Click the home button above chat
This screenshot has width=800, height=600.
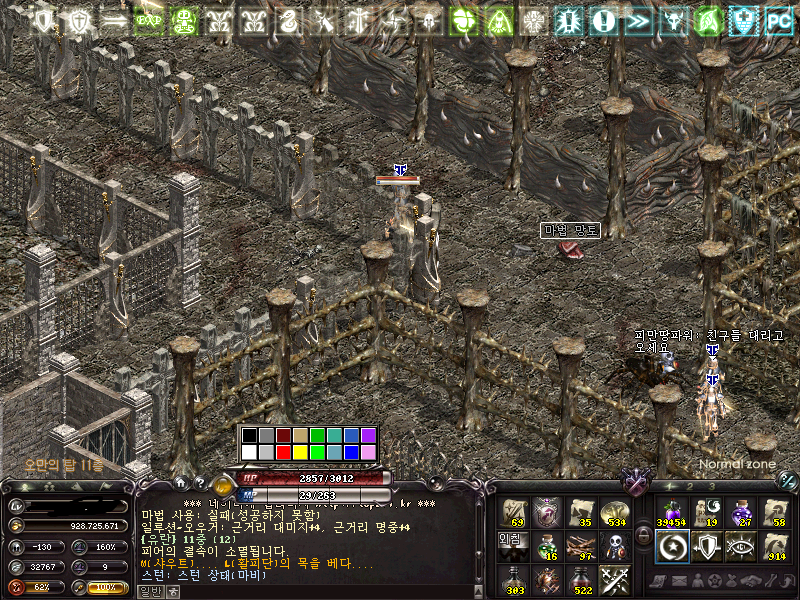coord(181,483)
